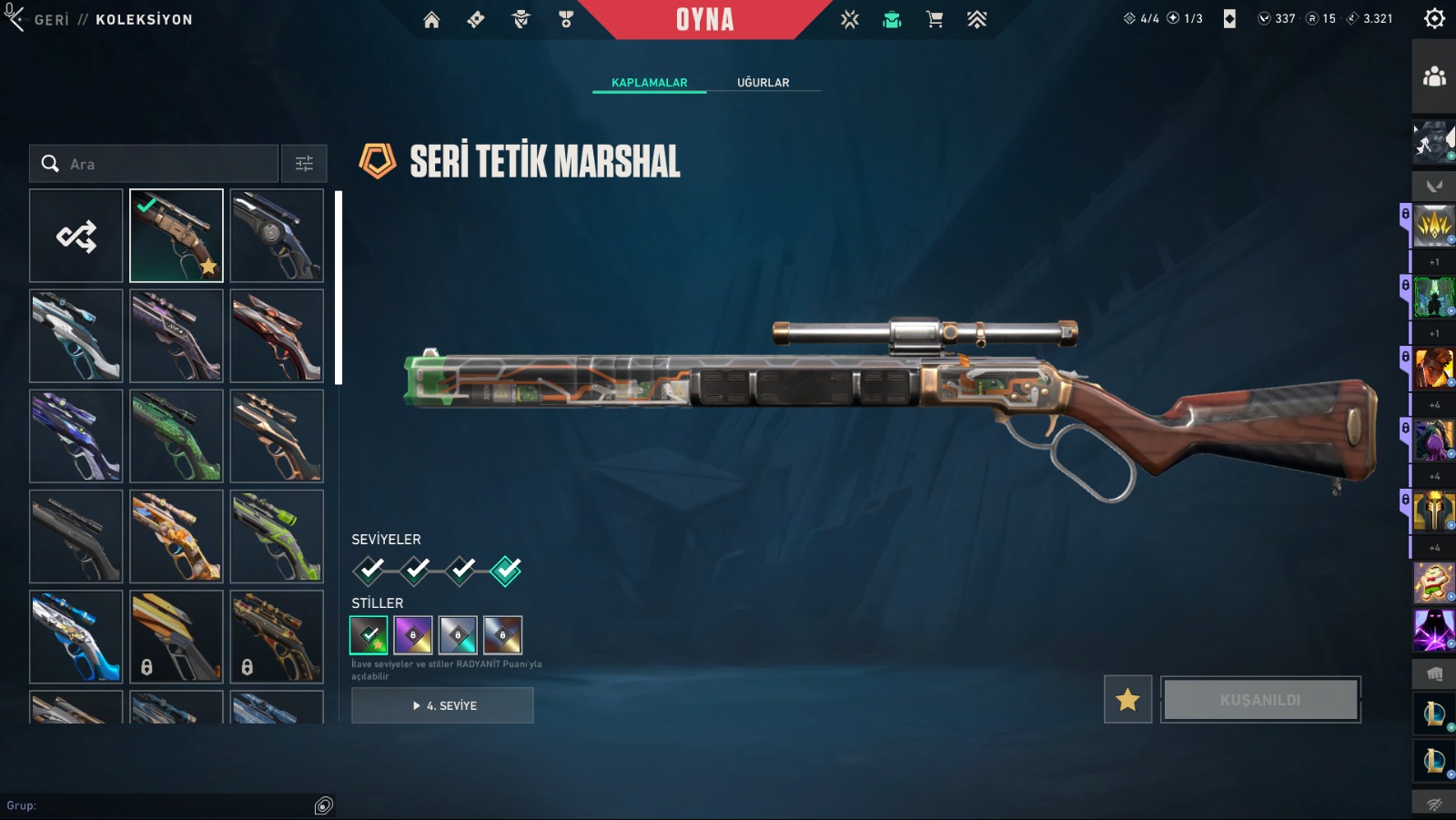Image resolution: width=1456 pixels, height=820 pixels.
Task: Click the red OYNA play button
Action: click(x=704, y=19)
